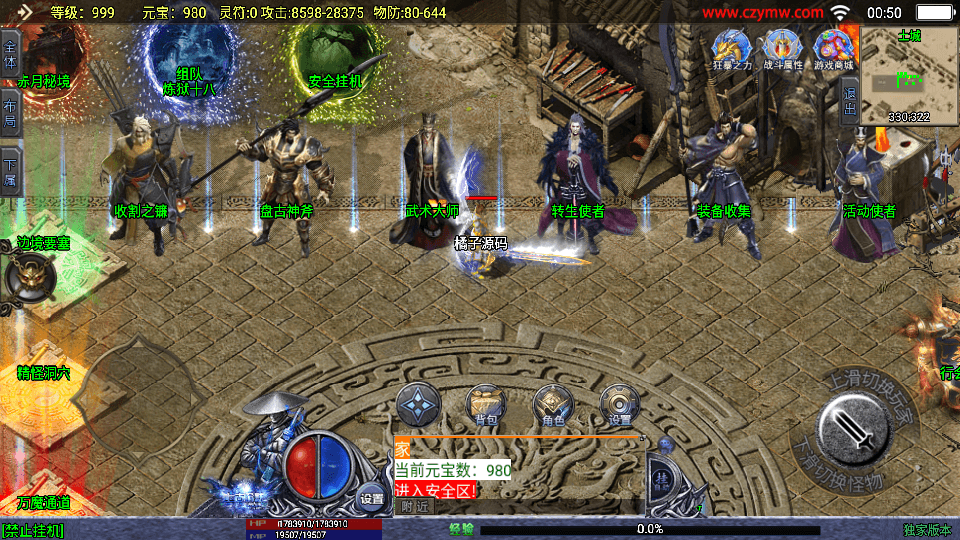Open the gear-shaped 设置 settings icon

[619, 405]
